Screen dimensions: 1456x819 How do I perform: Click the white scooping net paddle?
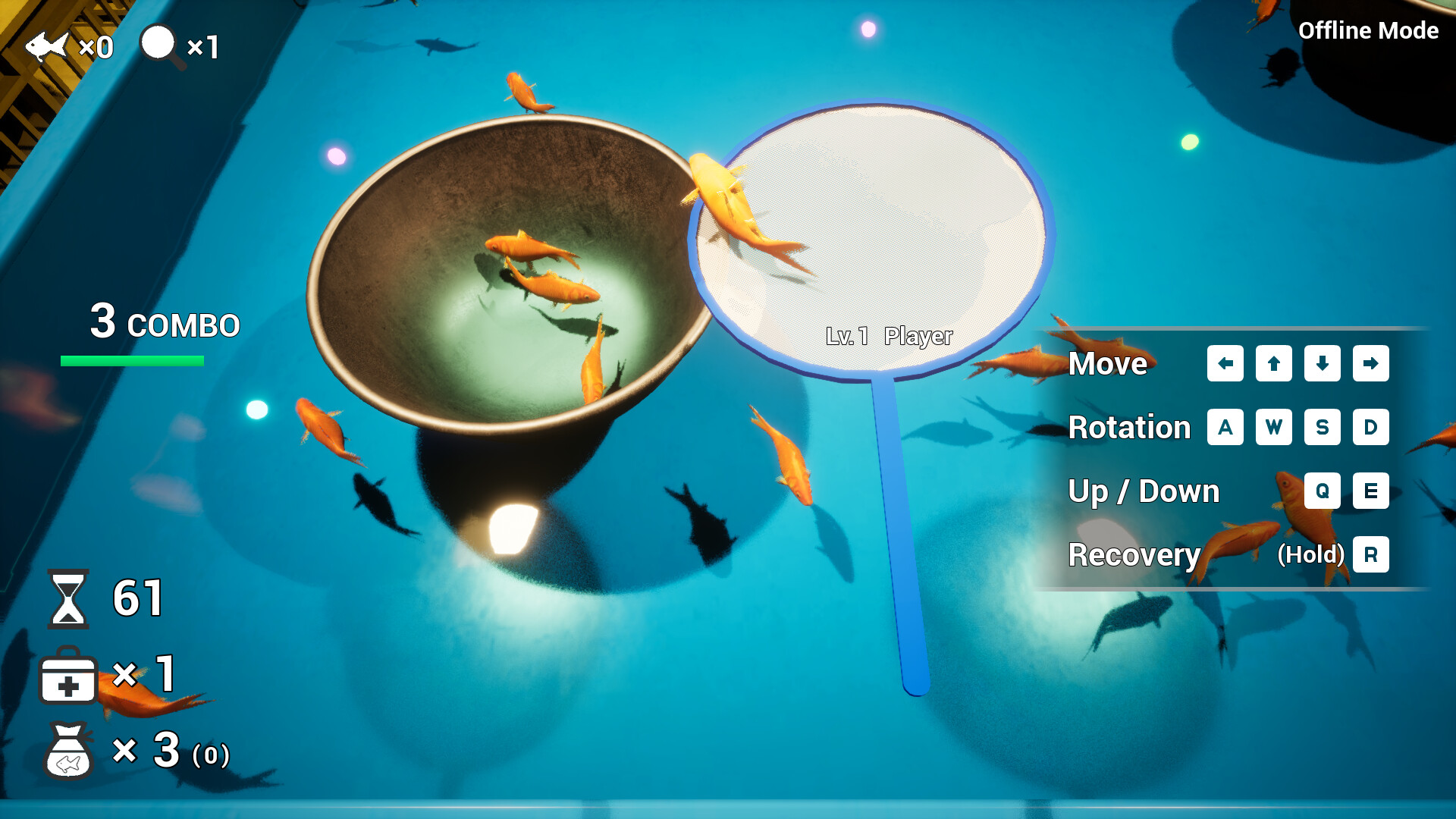872,235
